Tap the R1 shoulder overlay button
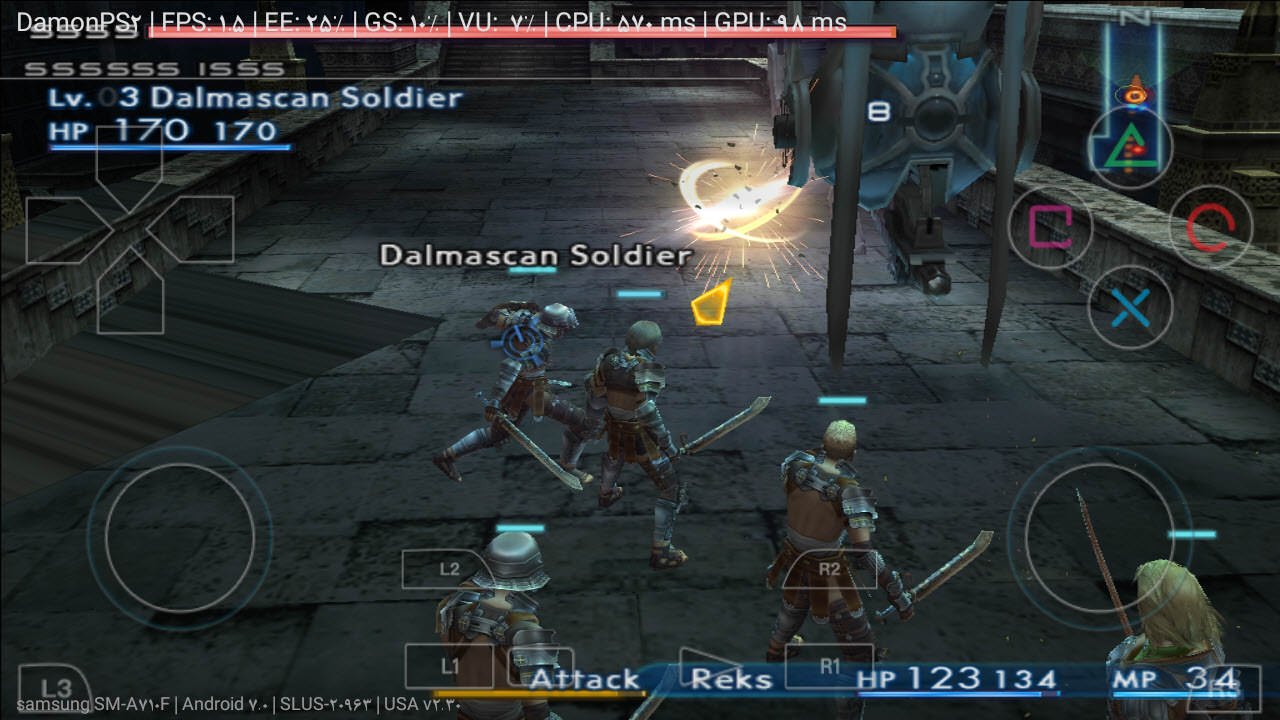 tap(829, 666)
